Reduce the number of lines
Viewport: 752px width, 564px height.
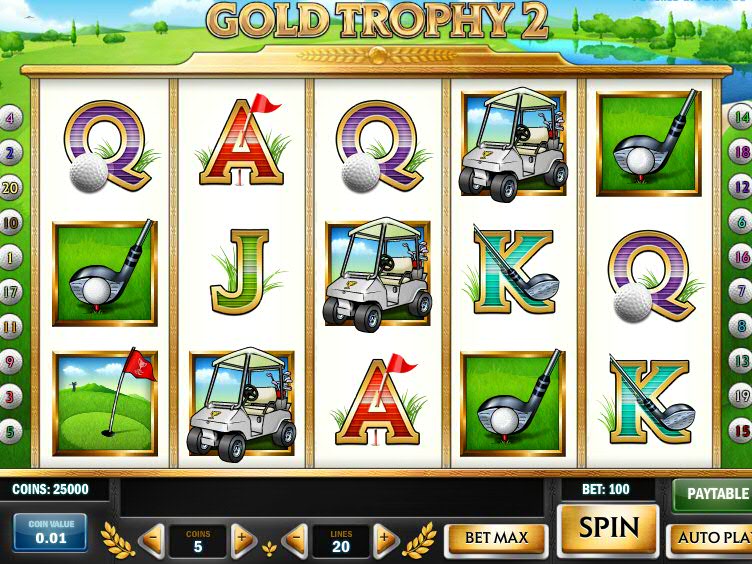click(x=295, y=541)
